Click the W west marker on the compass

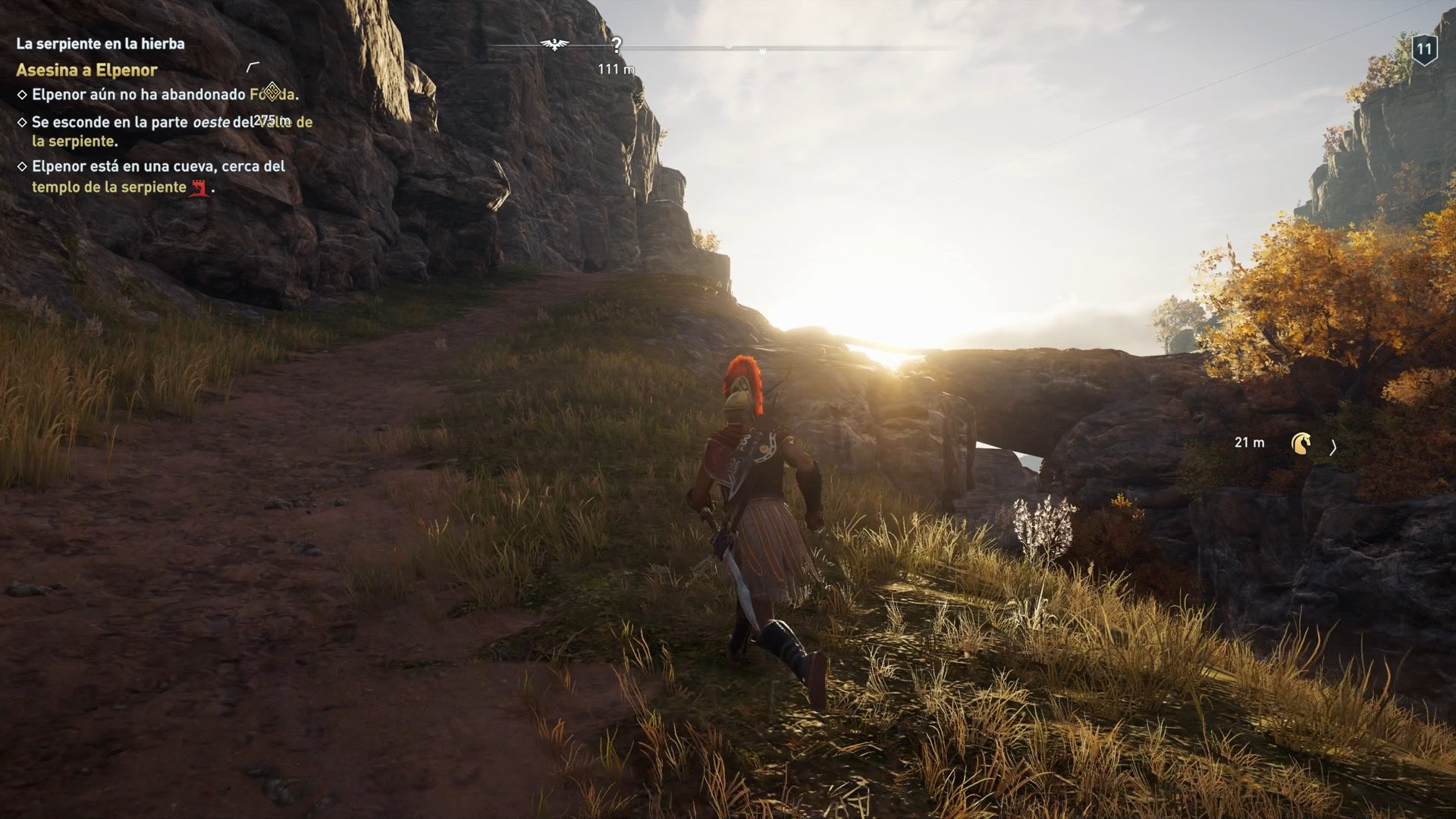(764, 50)
